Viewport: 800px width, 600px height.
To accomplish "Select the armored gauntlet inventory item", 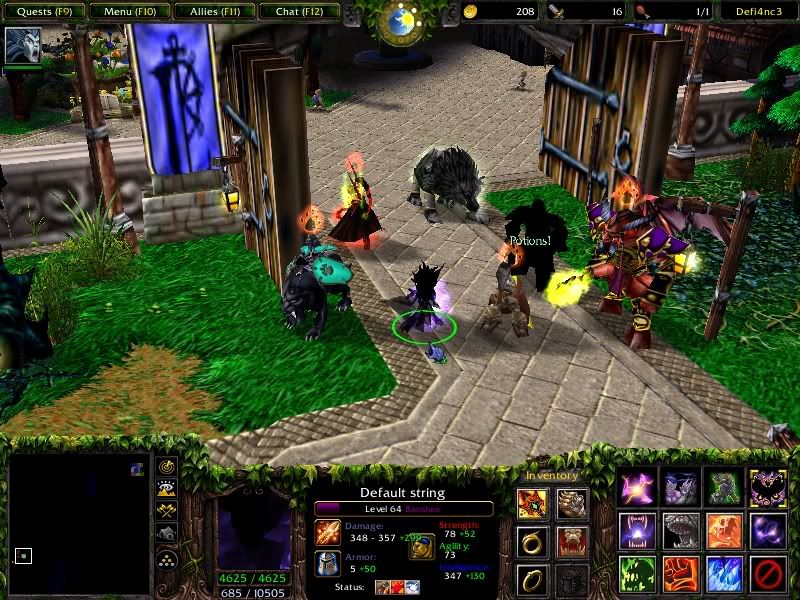I will click(x=571, y=505).
